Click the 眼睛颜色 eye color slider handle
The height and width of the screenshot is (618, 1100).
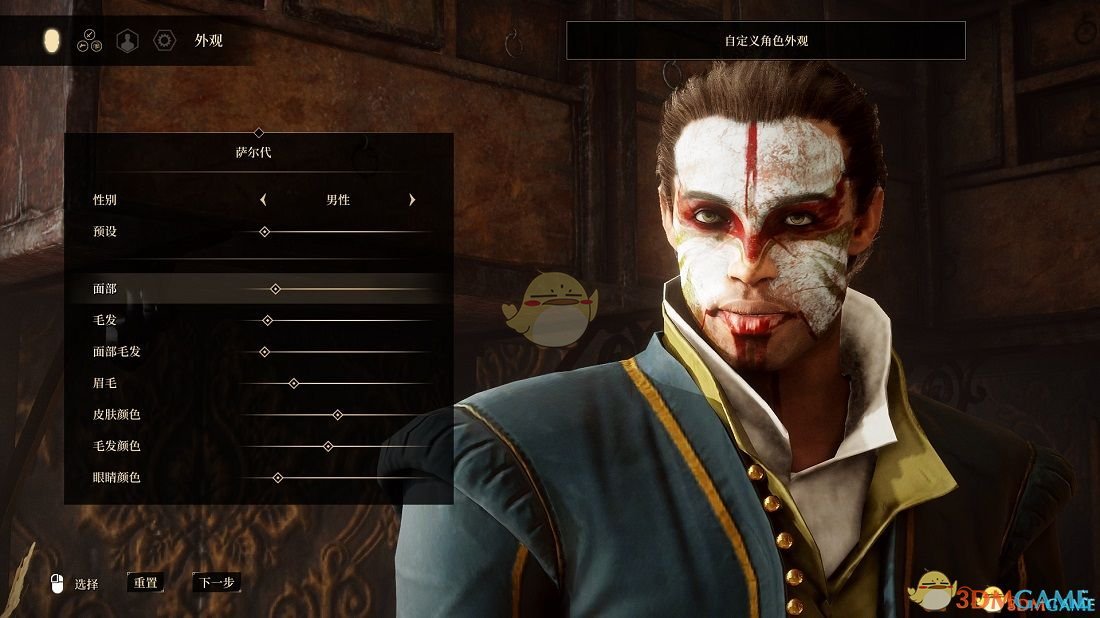point(278,477)
